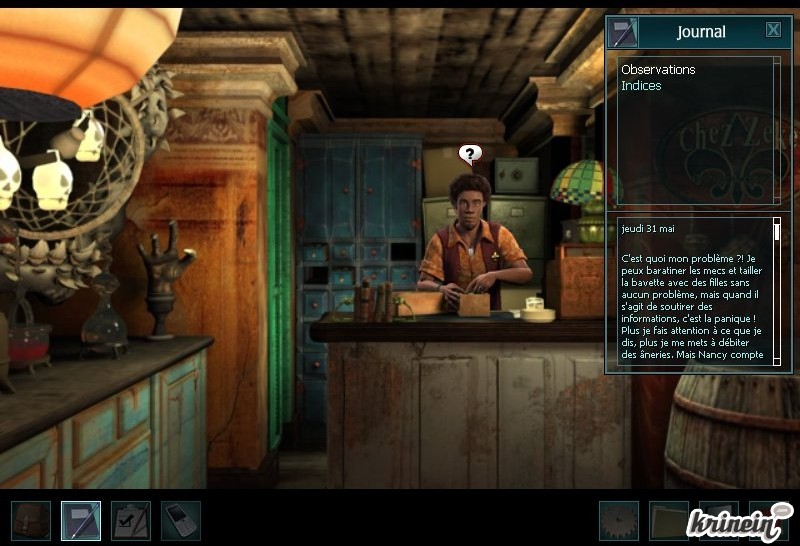Open the mobile phone
Viewport: 800px width, 546px height.
coord(181,521)
